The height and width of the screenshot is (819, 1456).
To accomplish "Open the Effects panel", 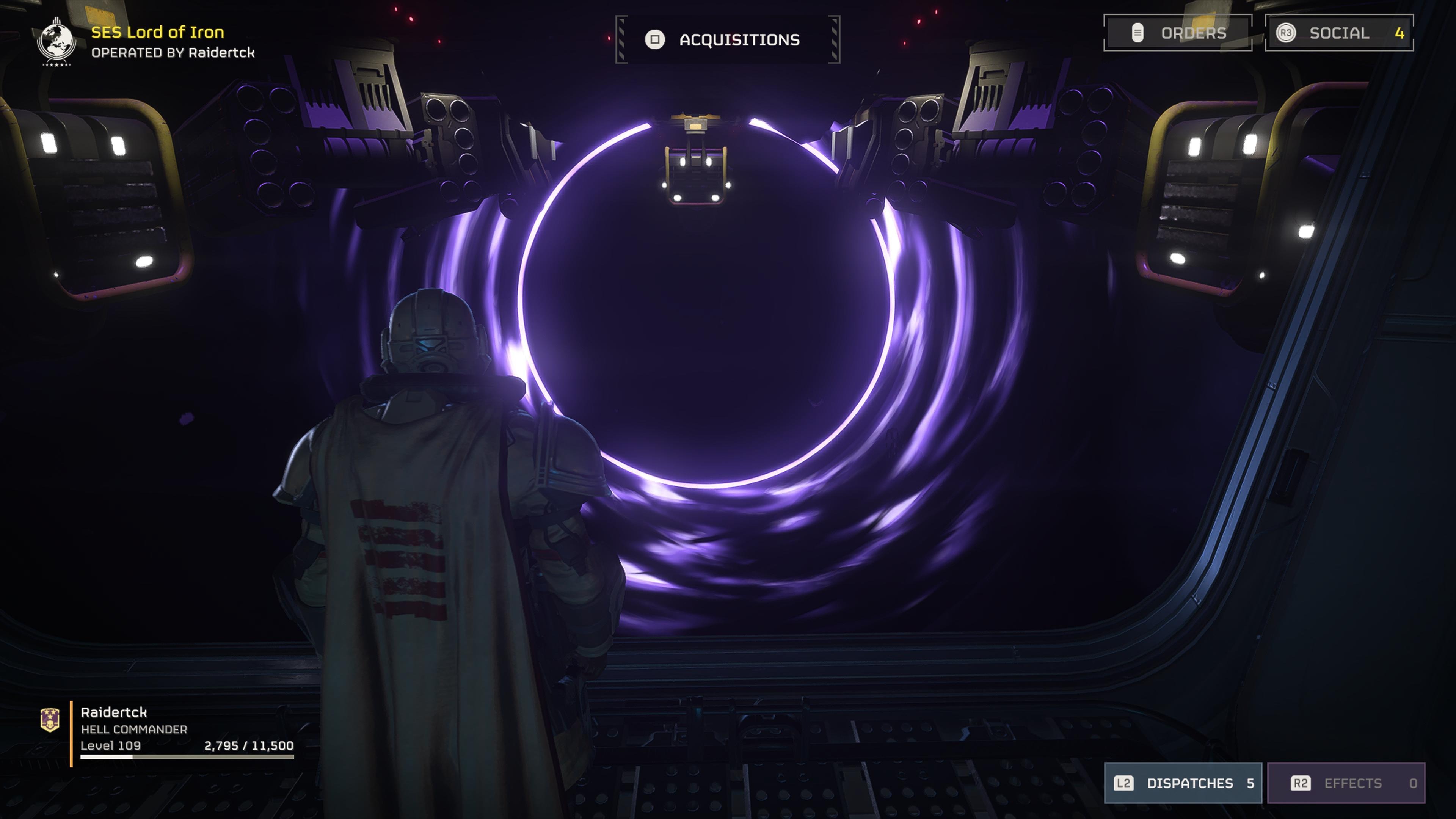I will (1346, 783).
